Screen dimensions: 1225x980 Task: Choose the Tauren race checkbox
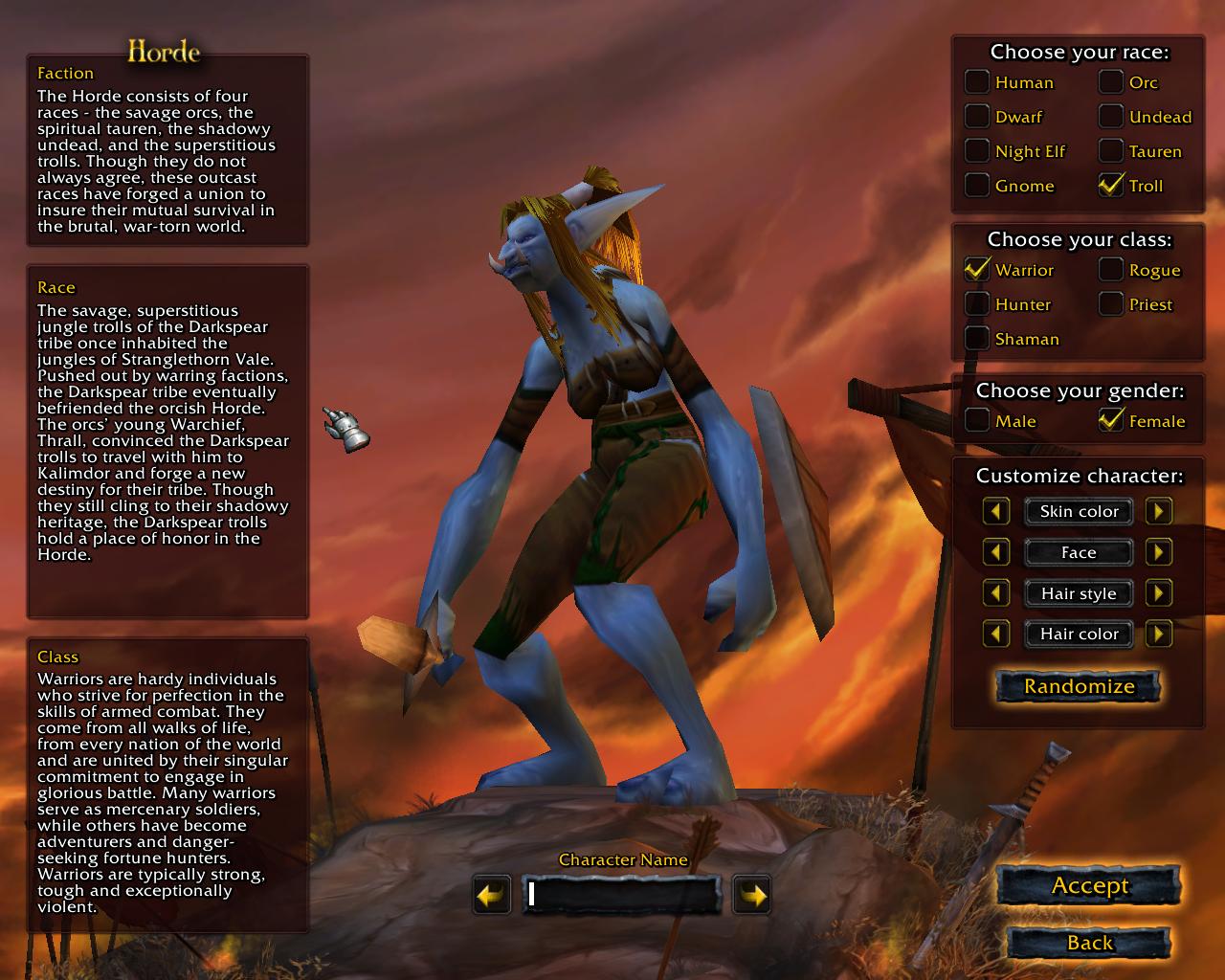tap(1110, 151)
